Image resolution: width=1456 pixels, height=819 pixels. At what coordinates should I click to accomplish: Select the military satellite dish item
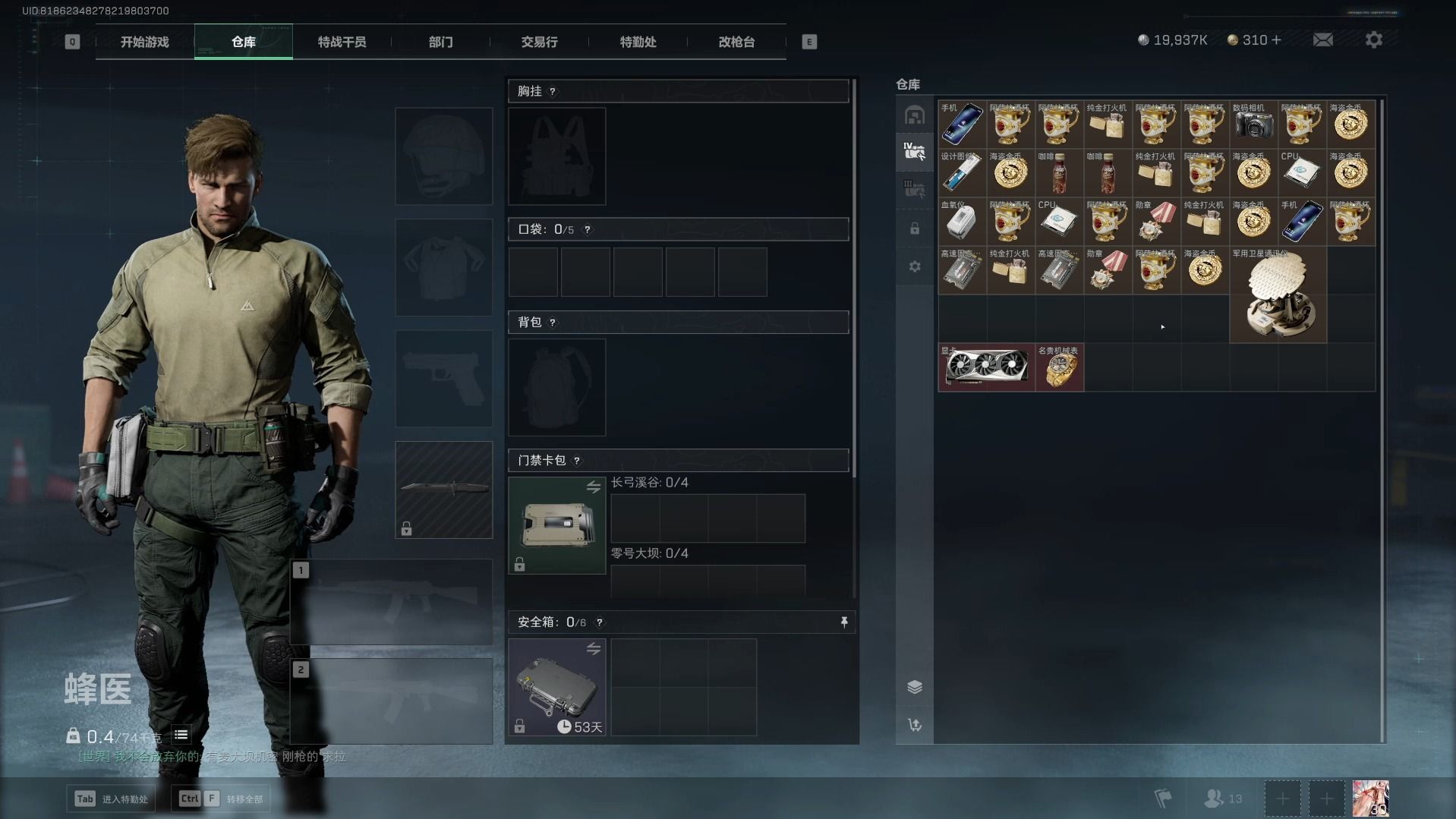pyautogui.click(x=1278, y=295)
